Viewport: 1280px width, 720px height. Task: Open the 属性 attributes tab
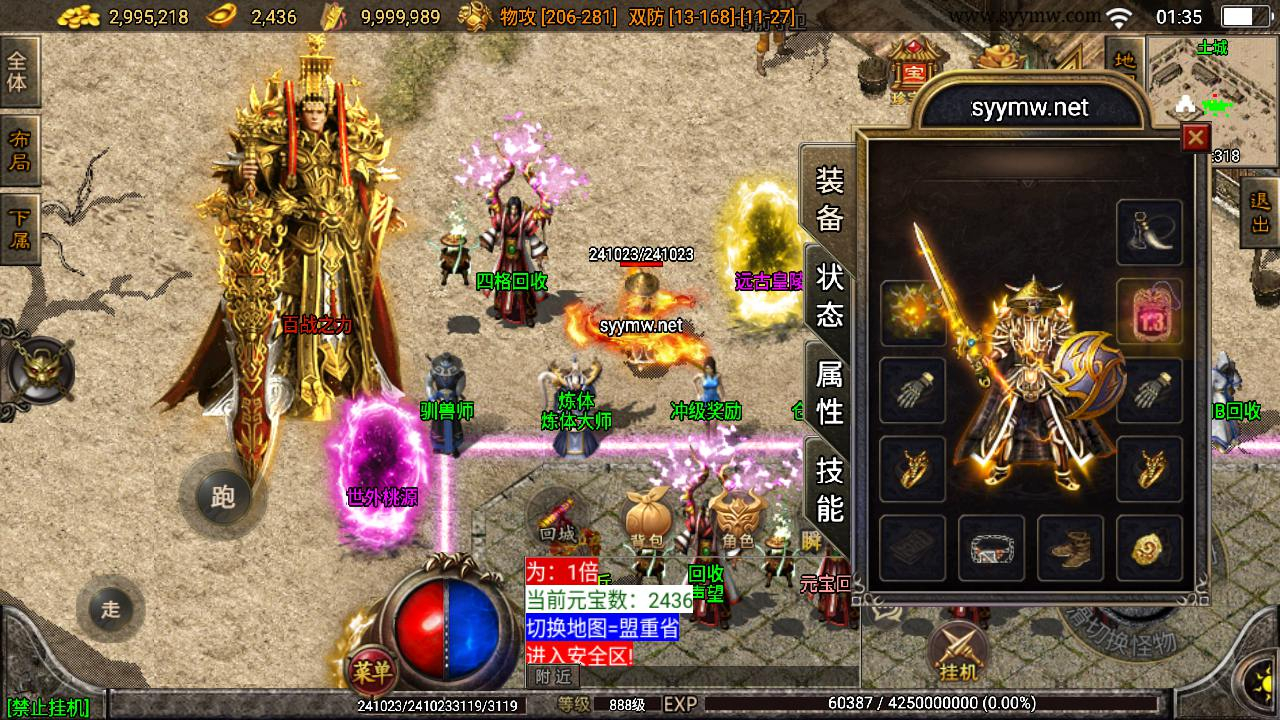(830, 392)
